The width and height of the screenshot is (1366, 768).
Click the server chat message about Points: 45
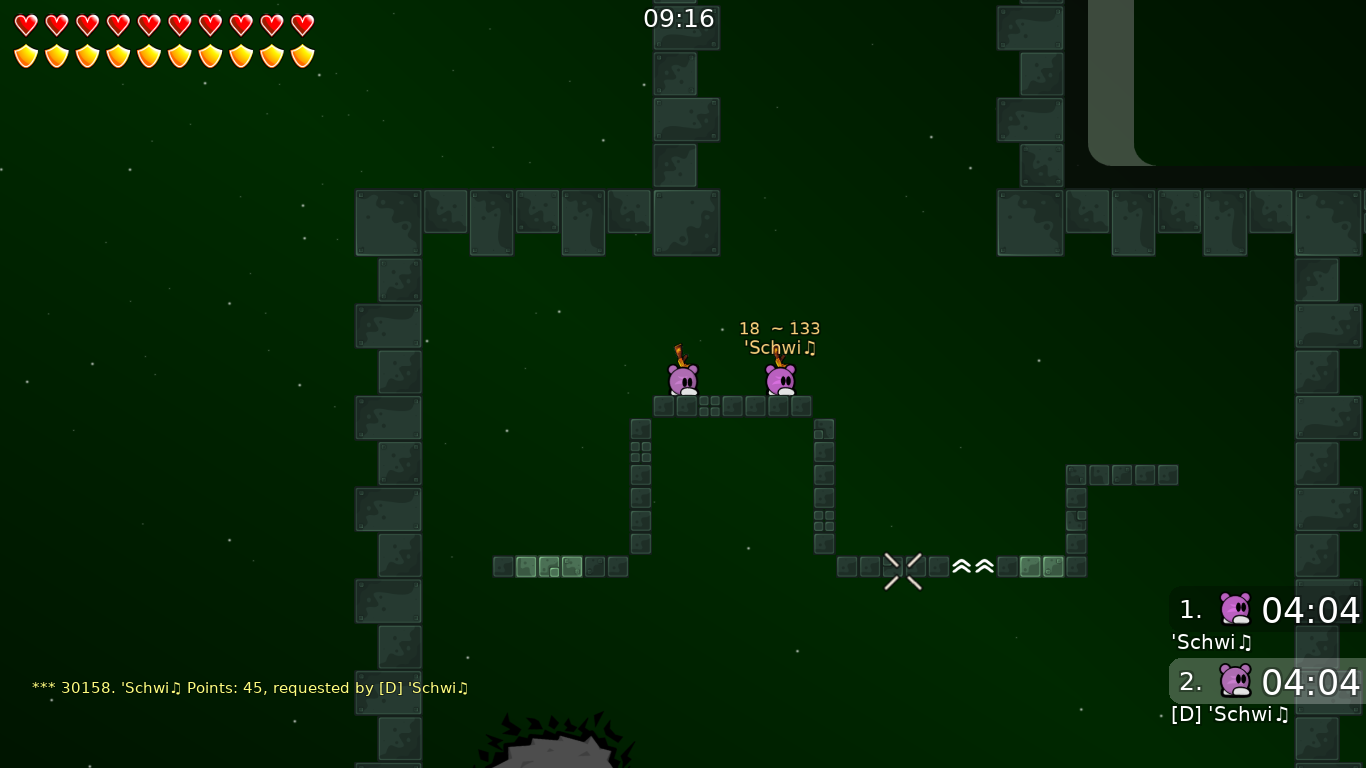[x=249, y=688]
